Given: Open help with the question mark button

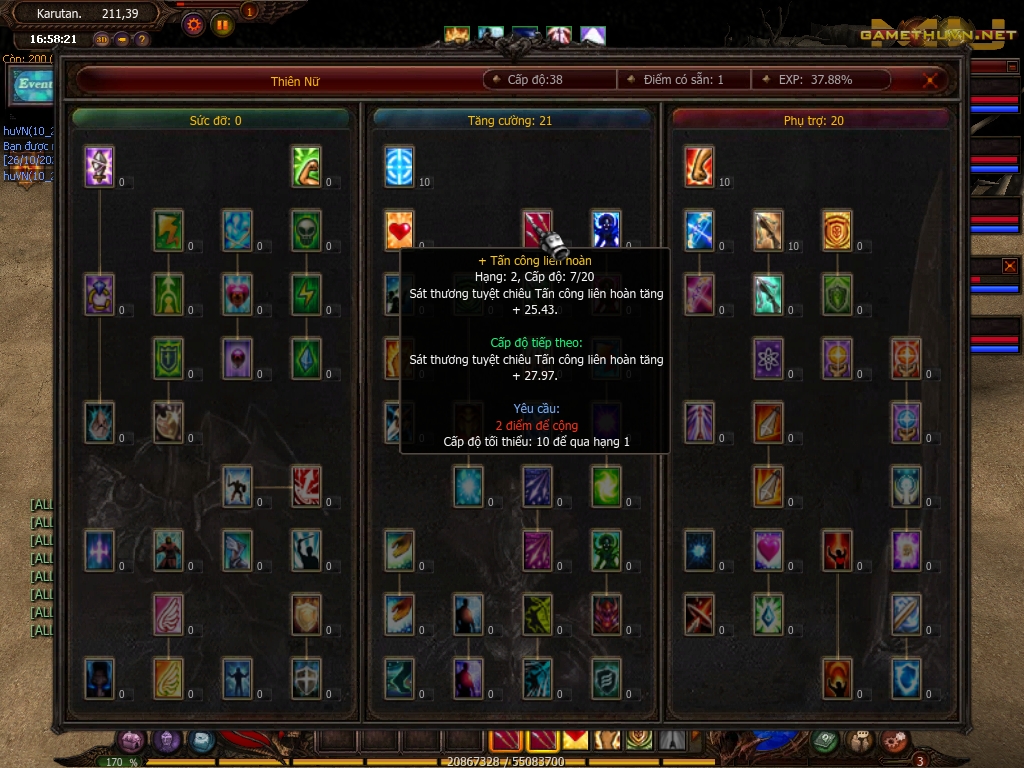Looking at the screenshot, I should click(x=142, y=39).
